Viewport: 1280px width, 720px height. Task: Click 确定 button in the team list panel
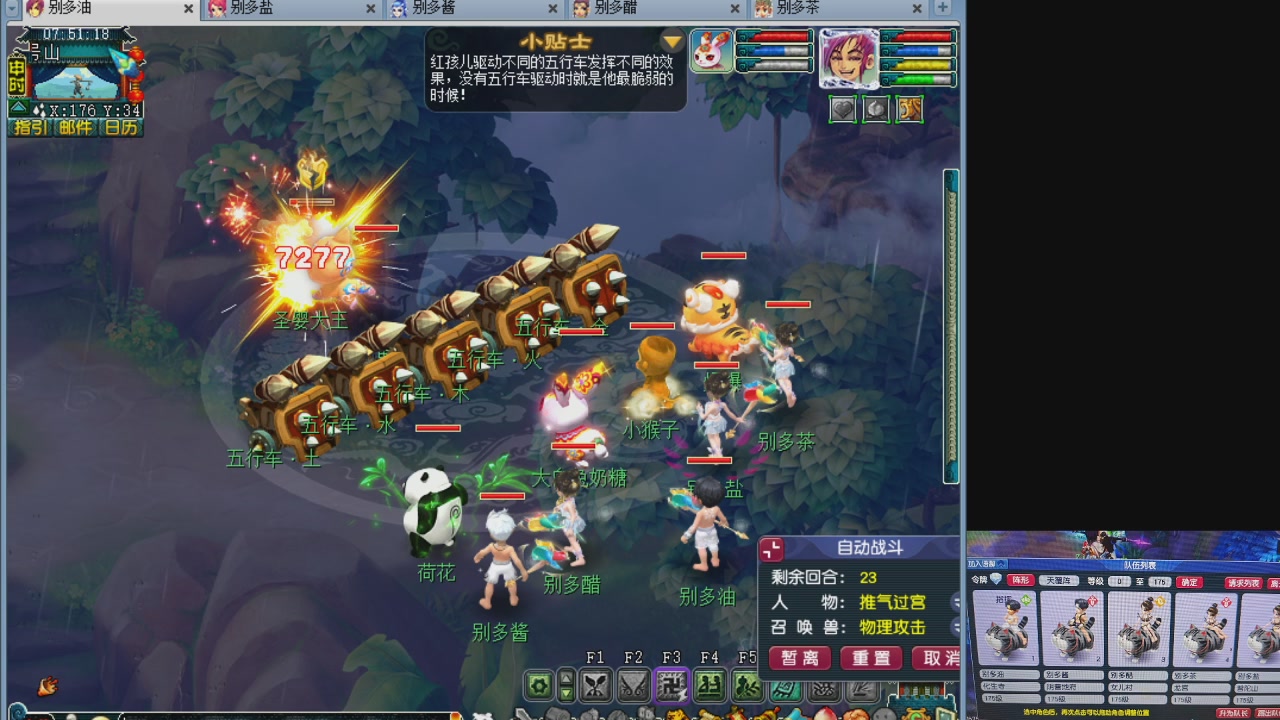coord(1188,582)
